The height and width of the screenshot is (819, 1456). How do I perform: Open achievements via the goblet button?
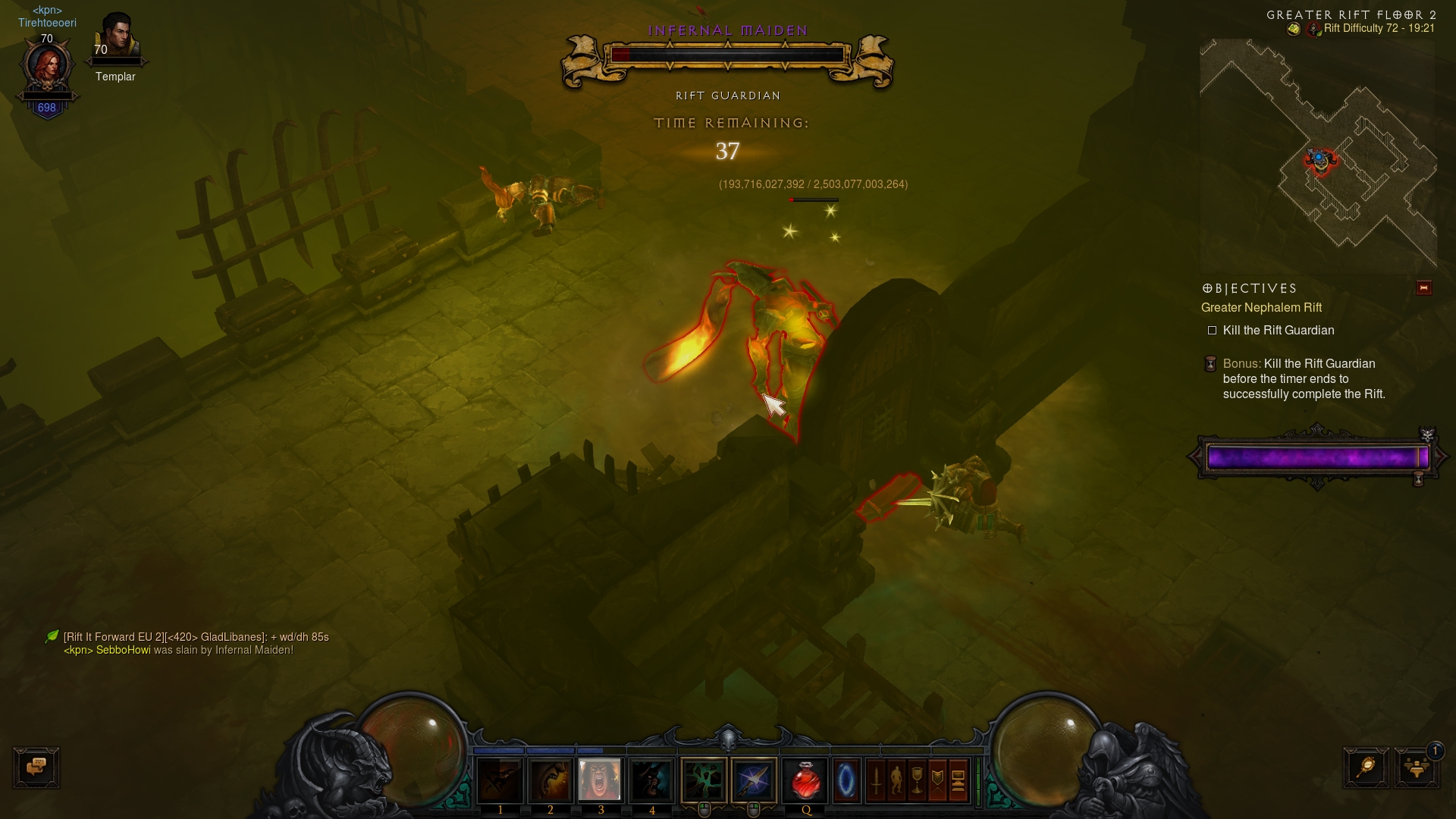point(917,780)
